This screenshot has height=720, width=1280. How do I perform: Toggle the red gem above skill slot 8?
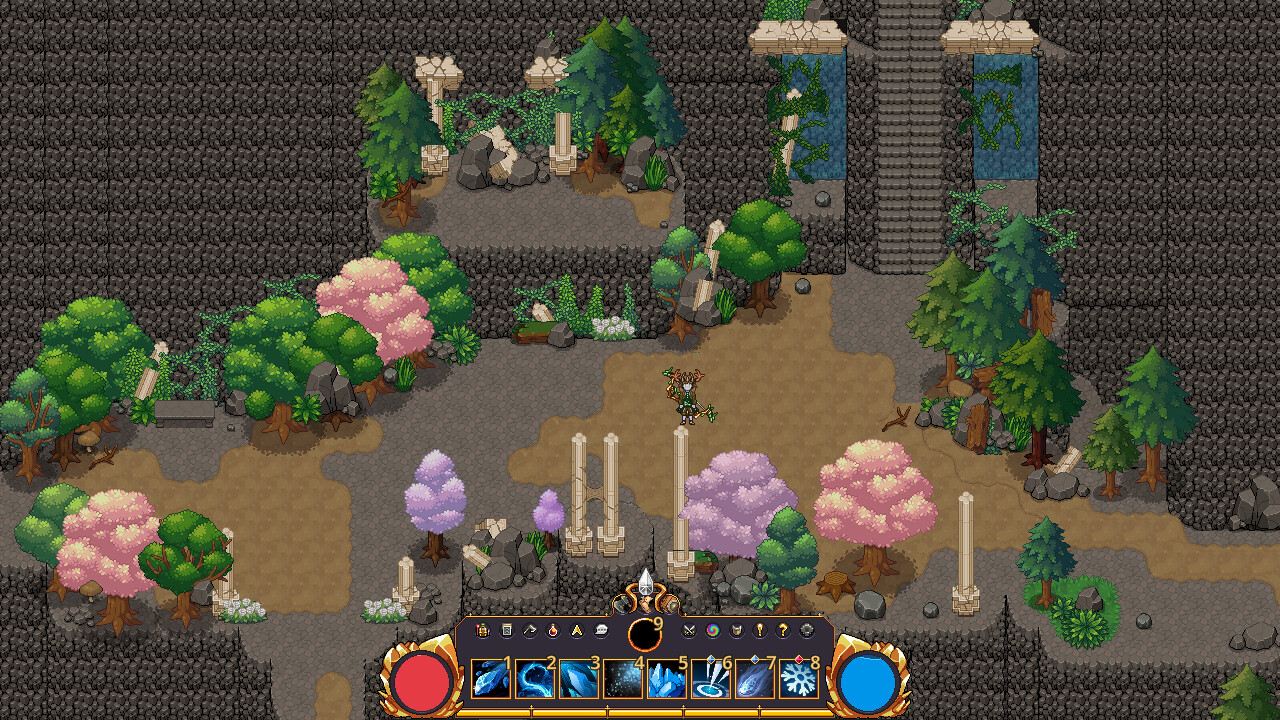[798, 658]
